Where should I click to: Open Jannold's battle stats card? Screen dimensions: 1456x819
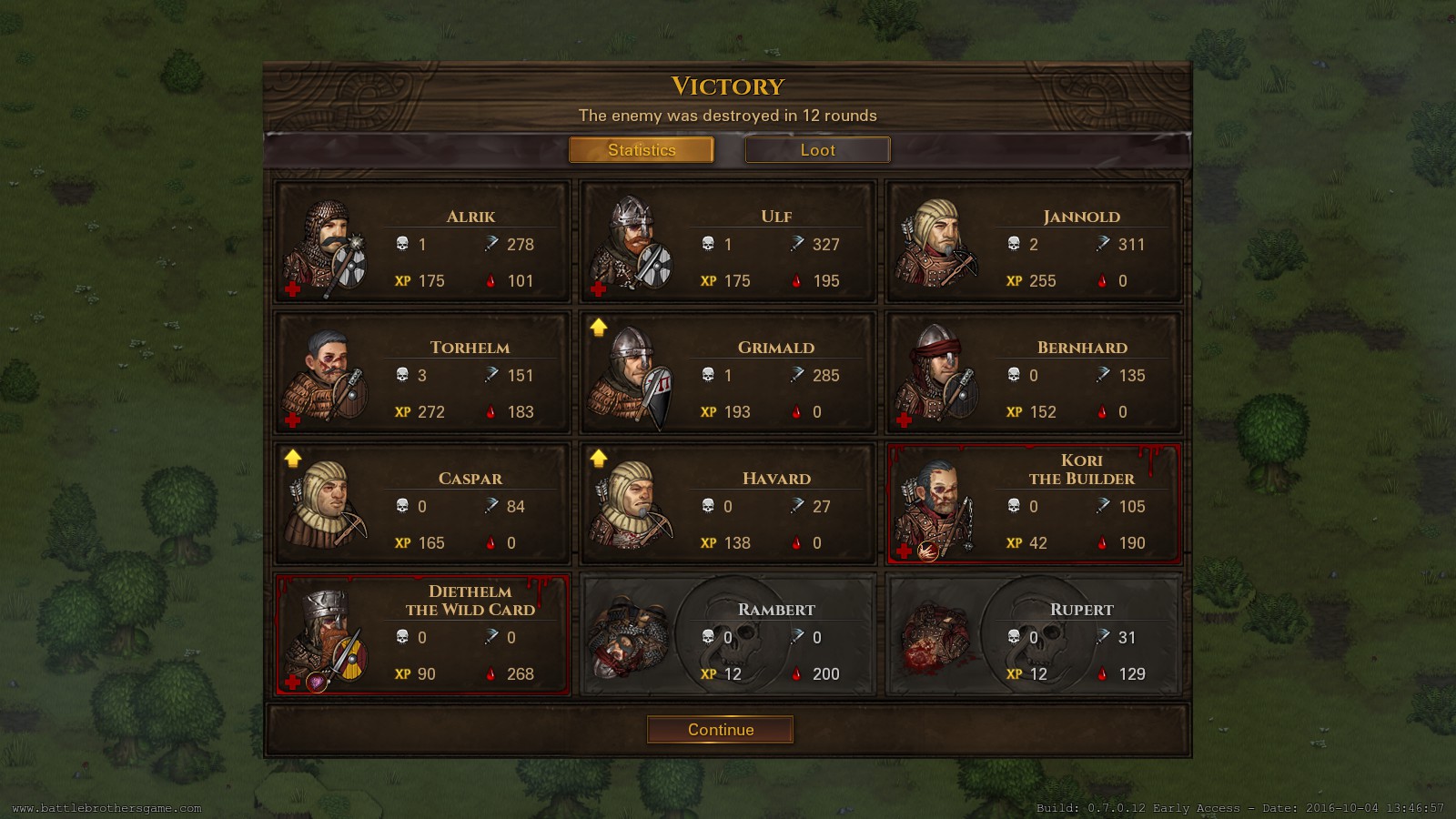click(1034, 242)
